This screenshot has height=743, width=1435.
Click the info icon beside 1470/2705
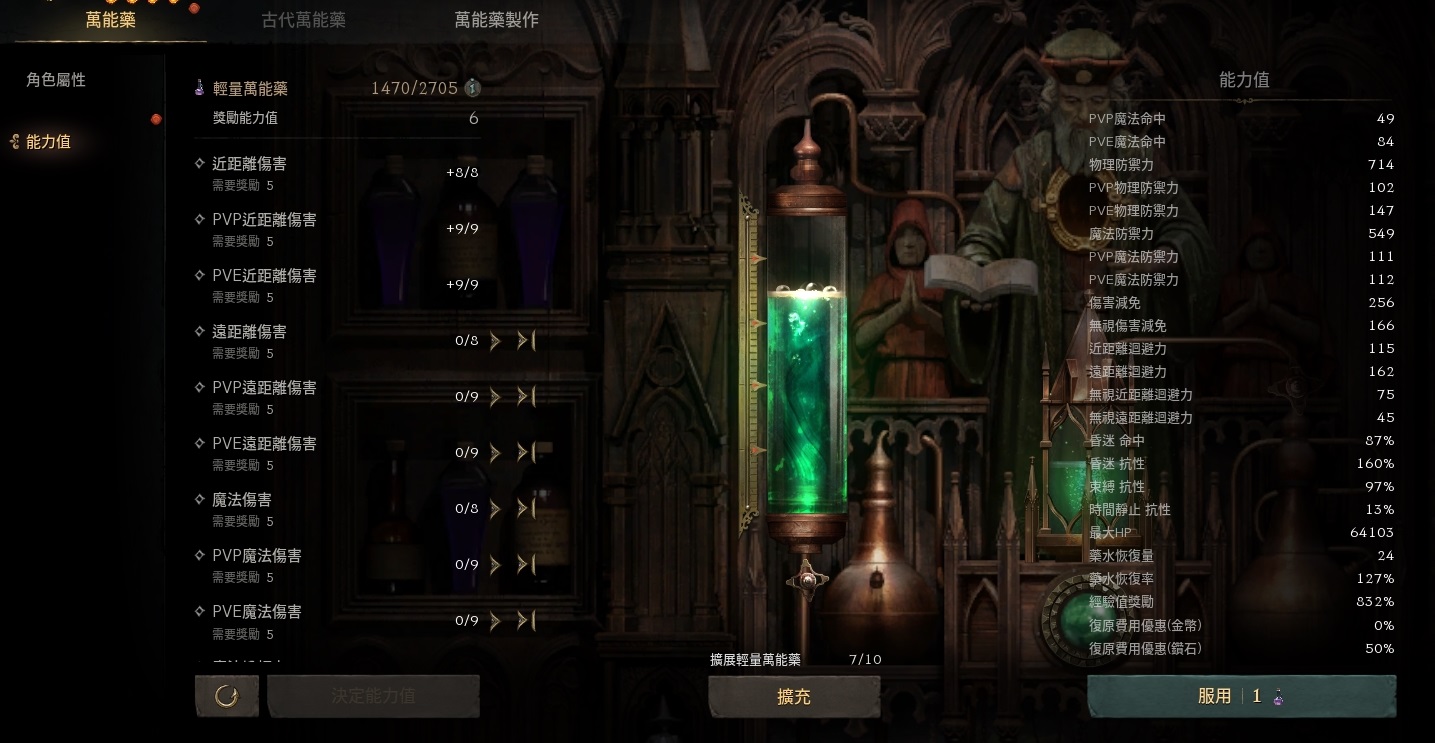tap(473, 88)
